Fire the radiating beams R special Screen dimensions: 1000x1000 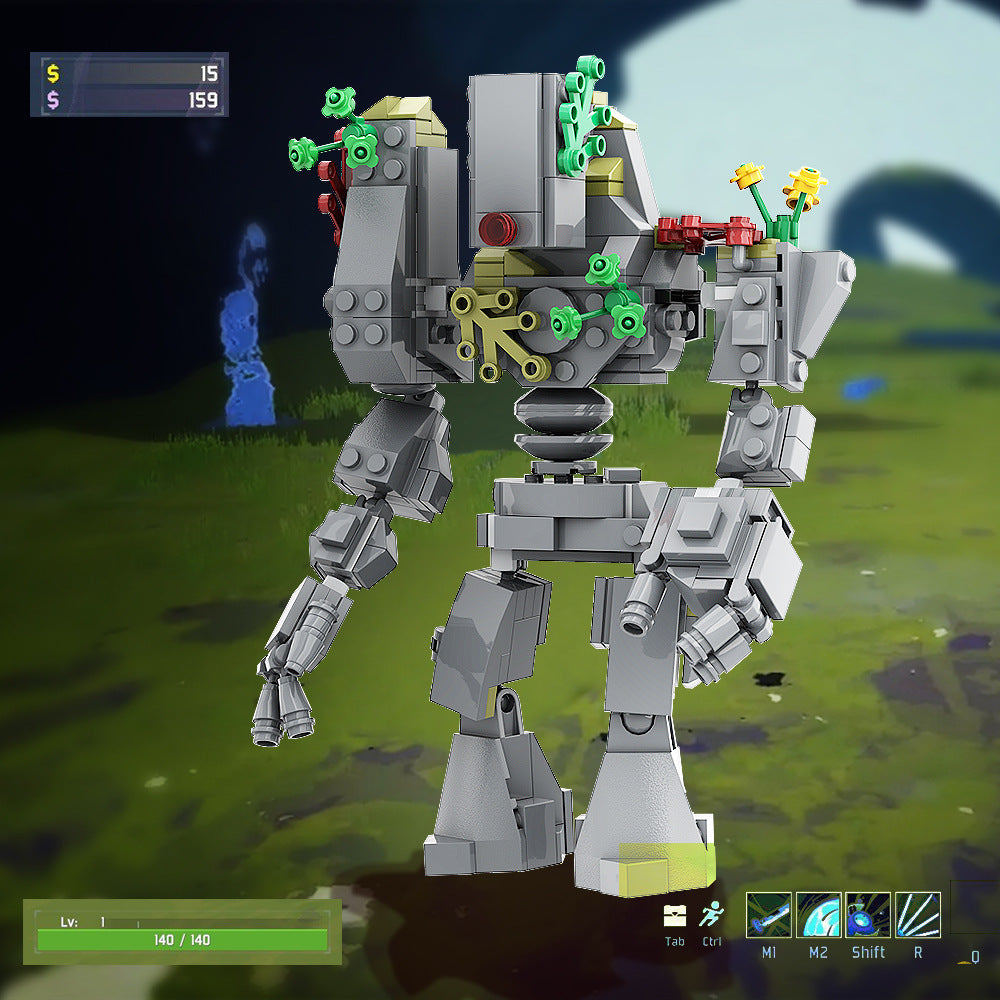pos(917,915)
